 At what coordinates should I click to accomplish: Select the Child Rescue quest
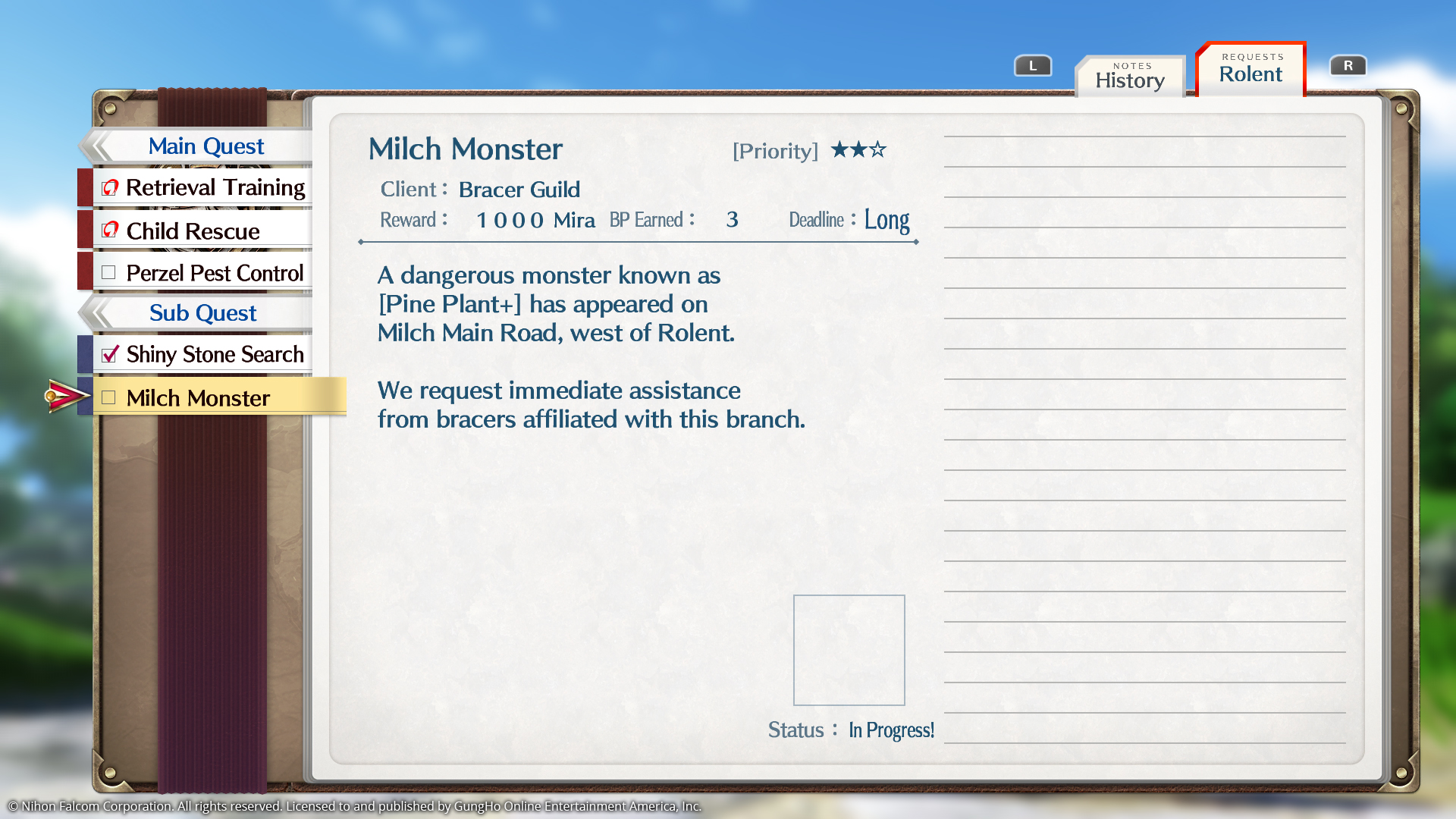[x=193, y=231]
